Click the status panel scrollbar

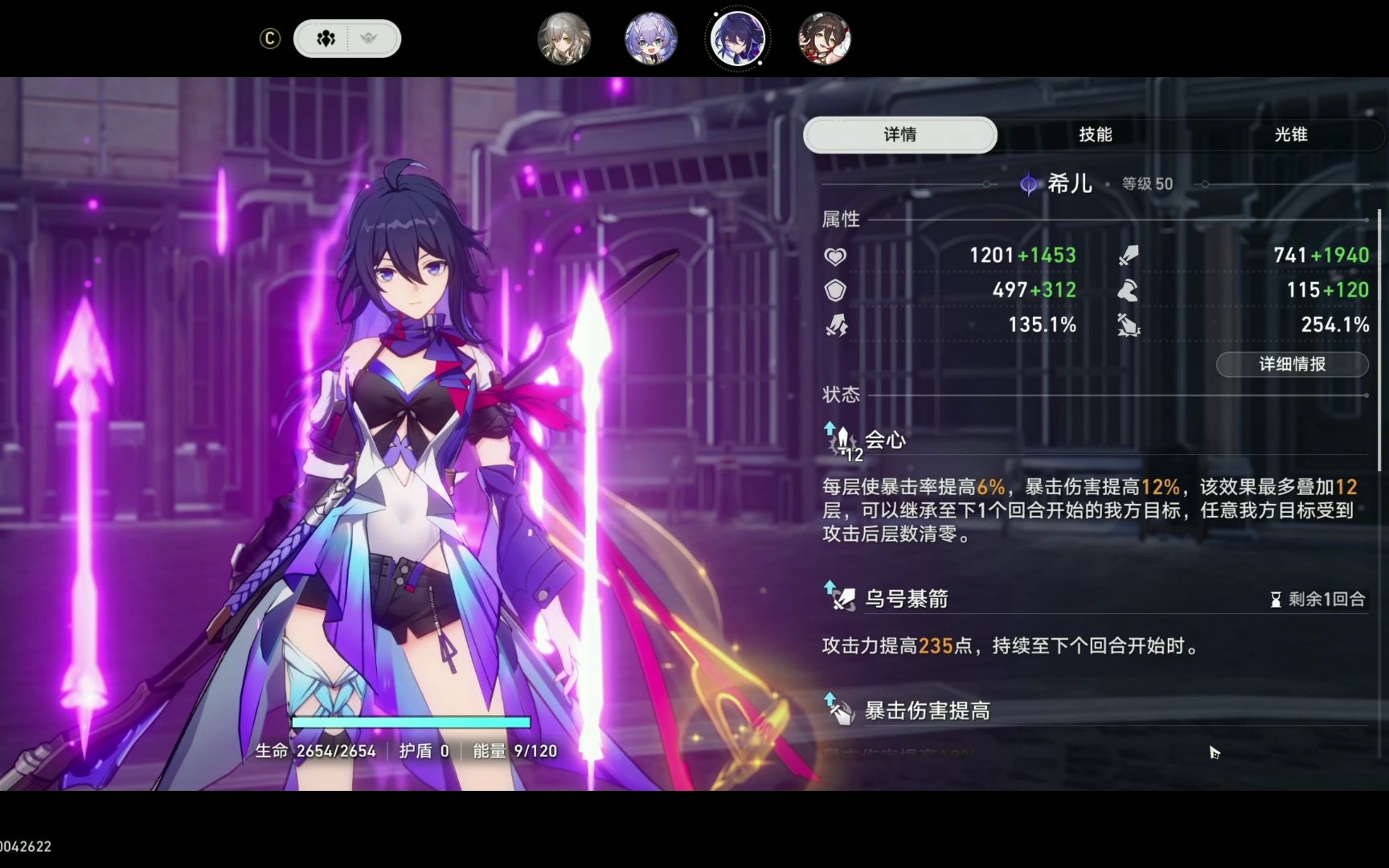(1379, 338)
